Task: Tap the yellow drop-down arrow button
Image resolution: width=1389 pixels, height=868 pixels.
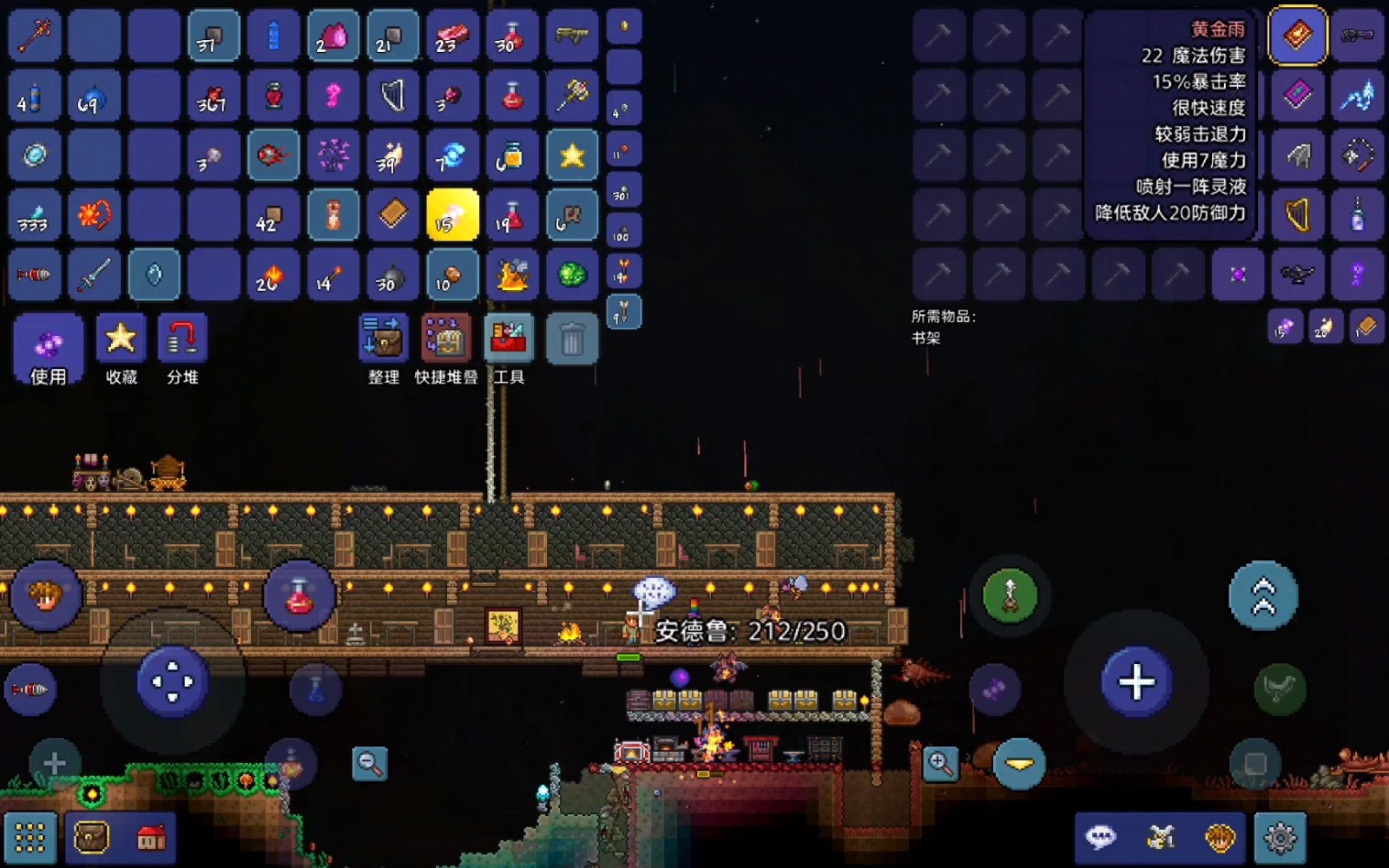Action: coord(1018,764)
